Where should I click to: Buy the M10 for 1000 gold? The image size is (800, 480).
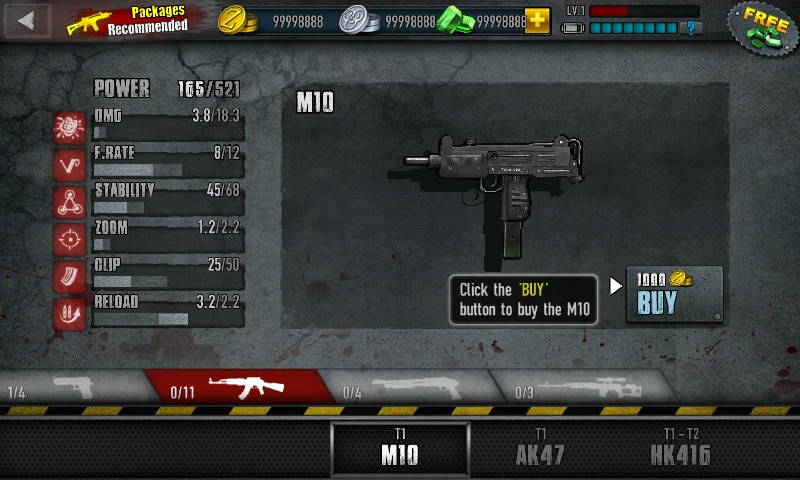(673, 294)
